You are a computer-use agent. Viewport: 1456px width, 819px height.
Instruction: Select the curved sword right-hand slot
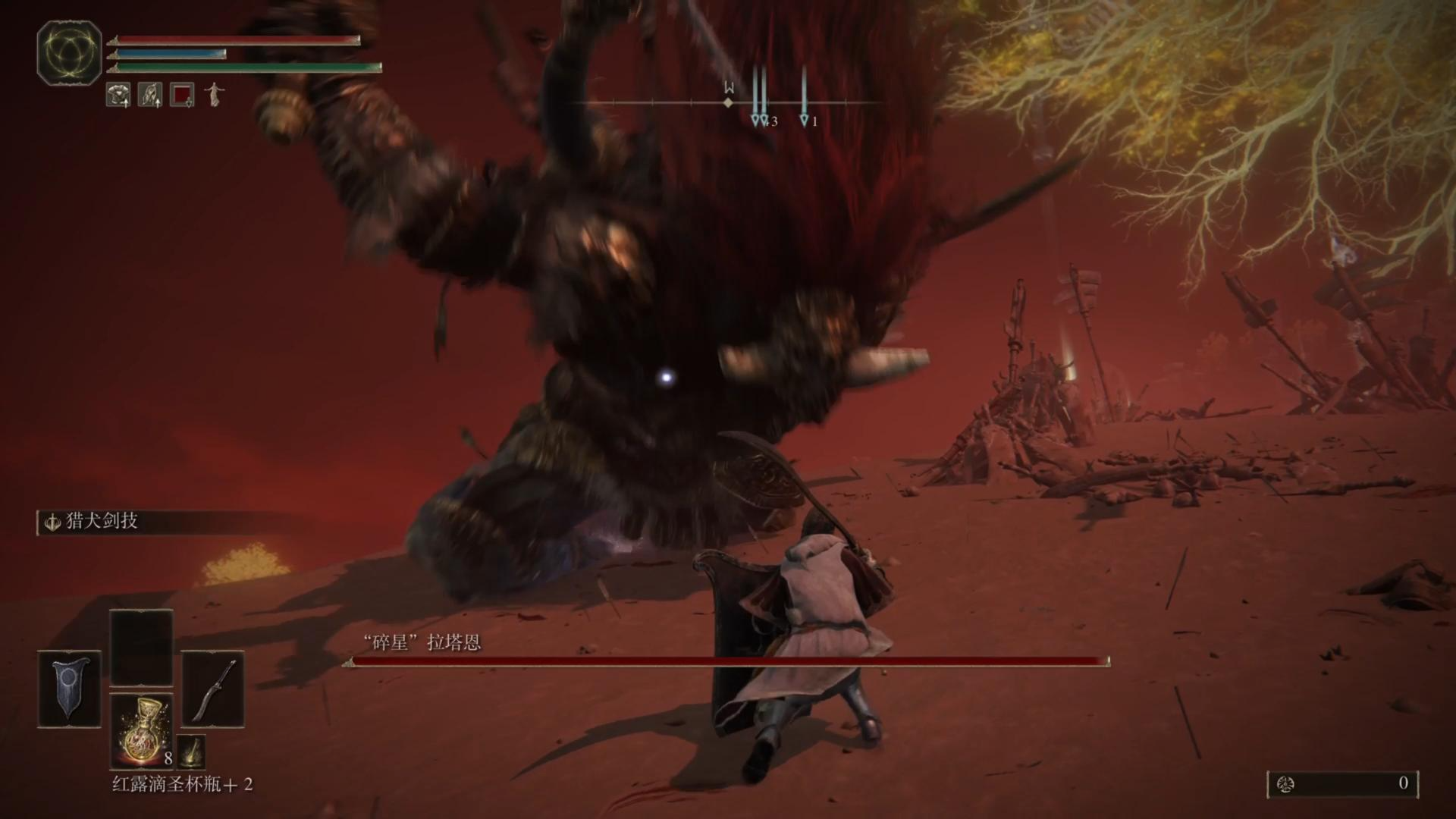(x=213, y=688)
